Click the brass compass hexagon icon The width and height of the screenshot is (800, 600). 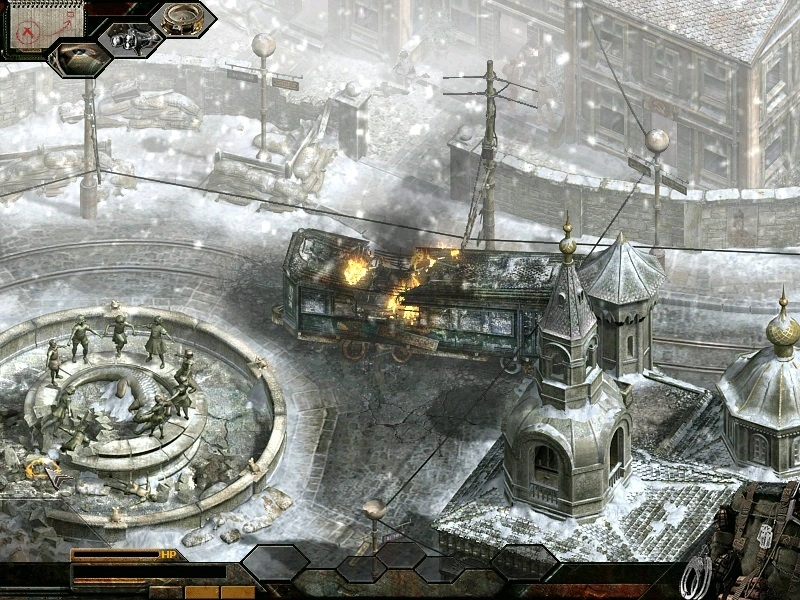coord(182,20)
